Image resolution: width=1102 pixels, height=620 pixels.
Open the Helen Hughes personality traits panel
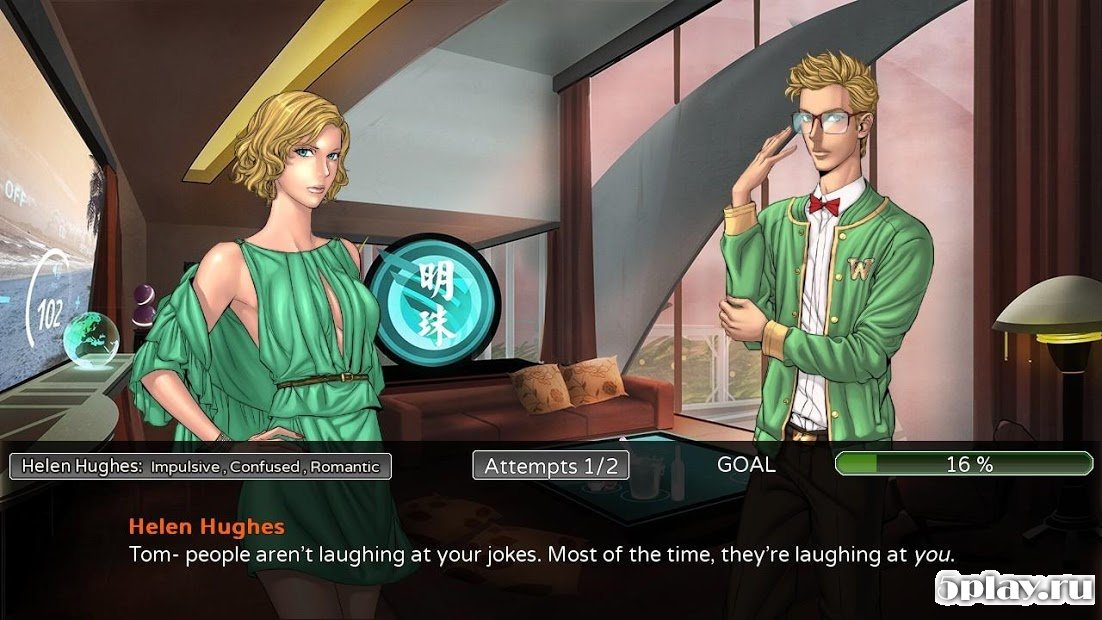[x=200, y=466]
